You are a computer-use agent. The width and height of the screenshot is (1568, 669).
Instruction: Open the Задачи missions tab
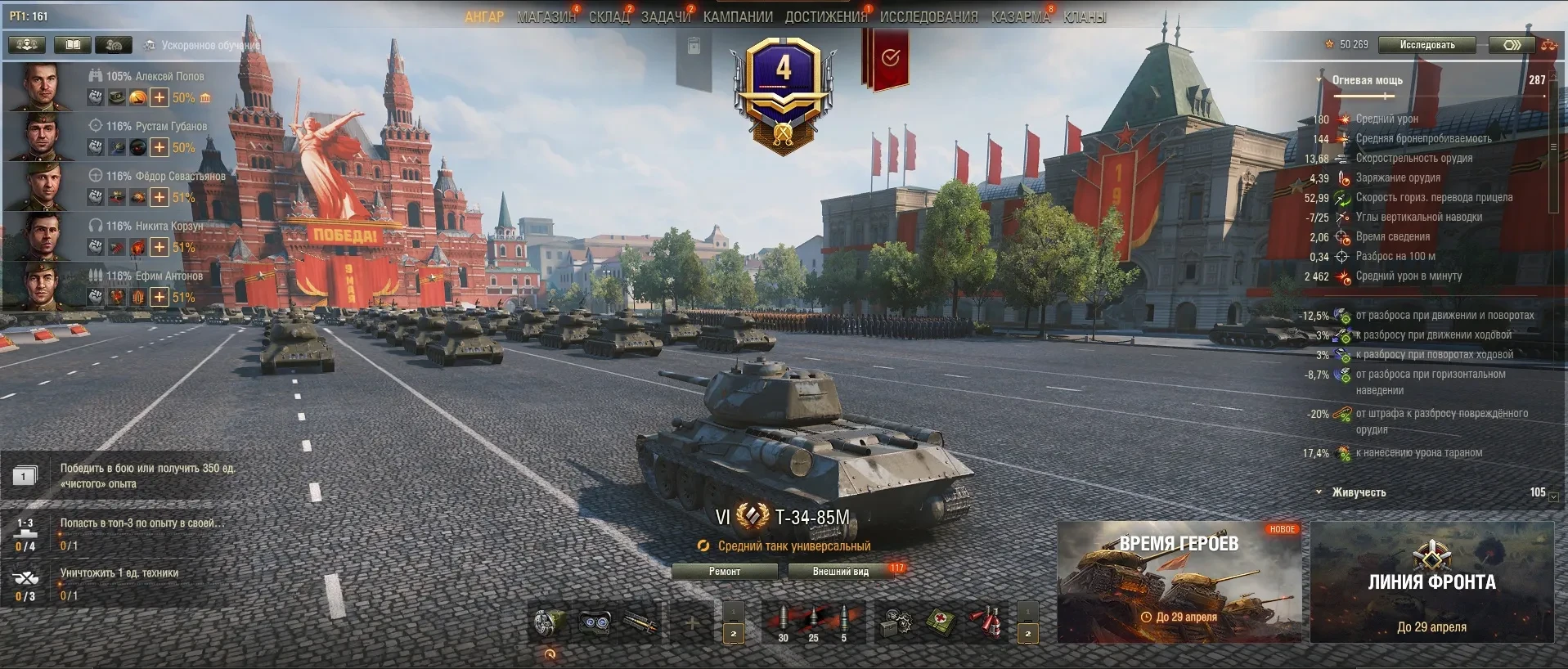coord(666,17)
